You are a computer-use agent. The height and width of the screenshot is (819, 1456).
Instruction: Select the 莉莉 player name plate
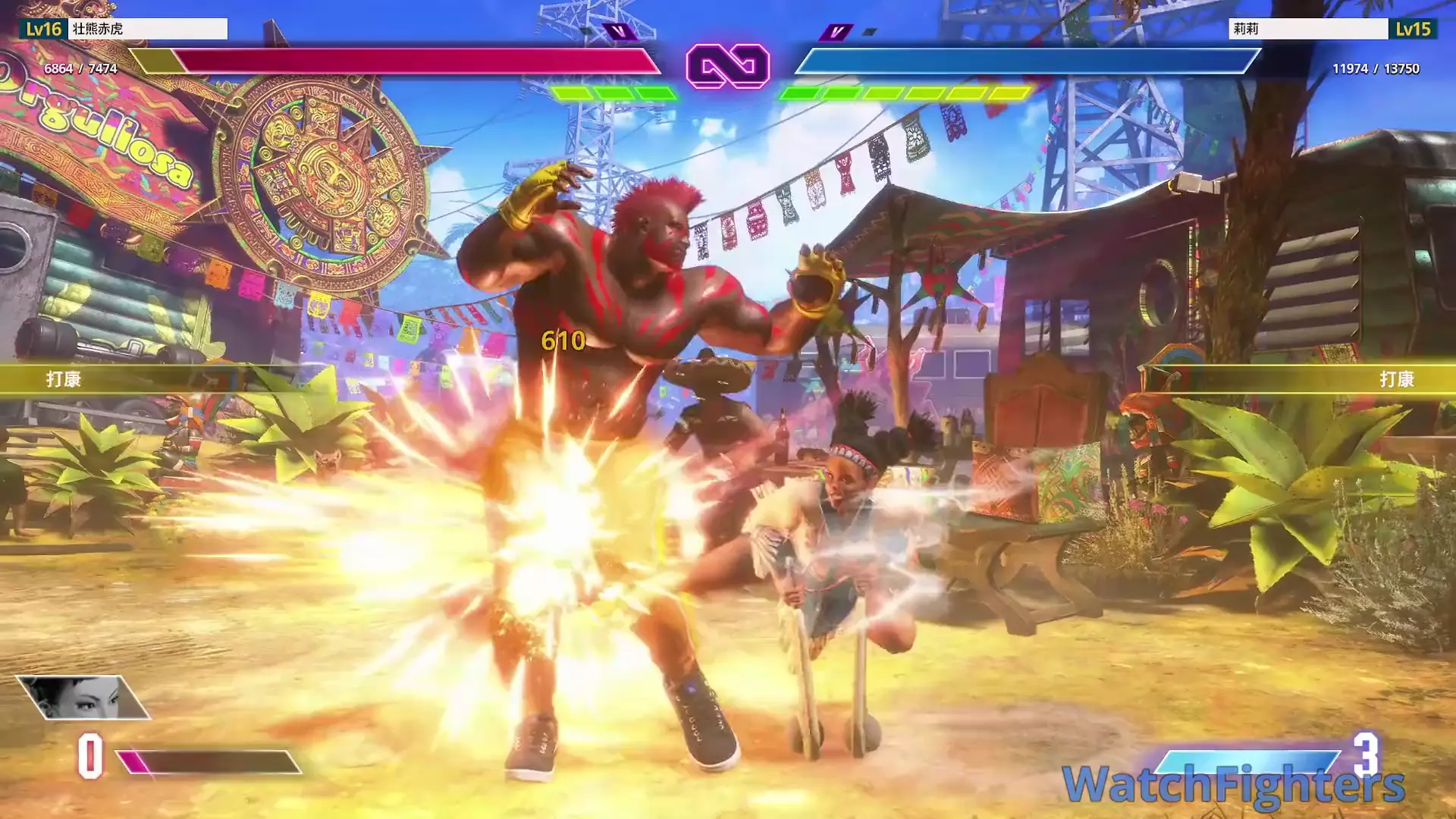(x=1307, y=29)
